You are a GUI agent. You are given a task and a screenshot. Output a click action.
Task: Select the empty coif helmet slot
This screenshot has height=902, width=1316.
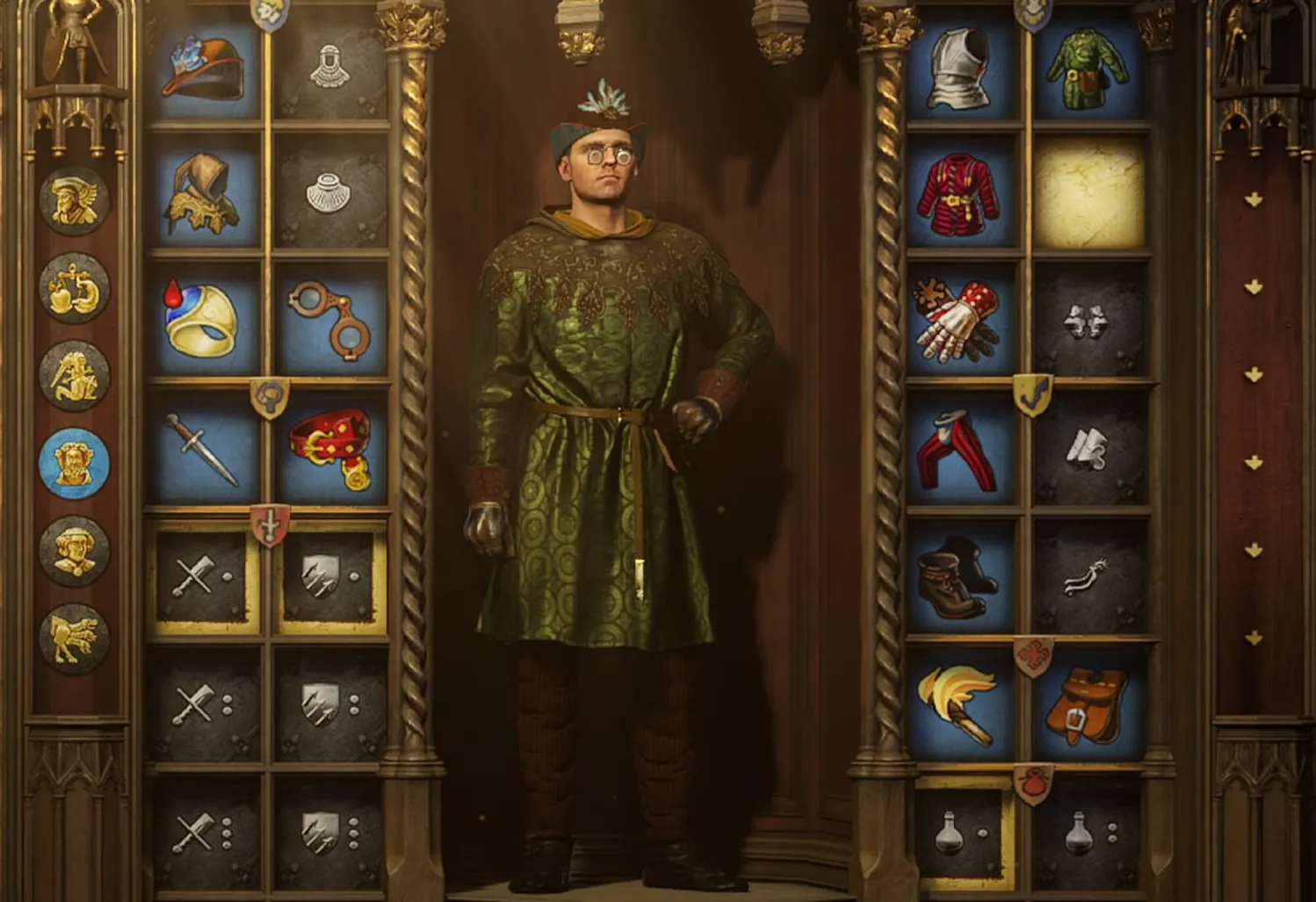(331, 67)
